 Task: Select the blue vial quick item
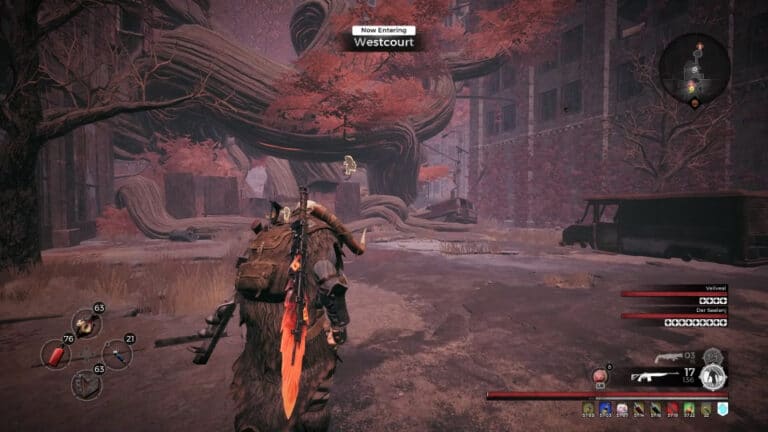(x=117, y=354)
